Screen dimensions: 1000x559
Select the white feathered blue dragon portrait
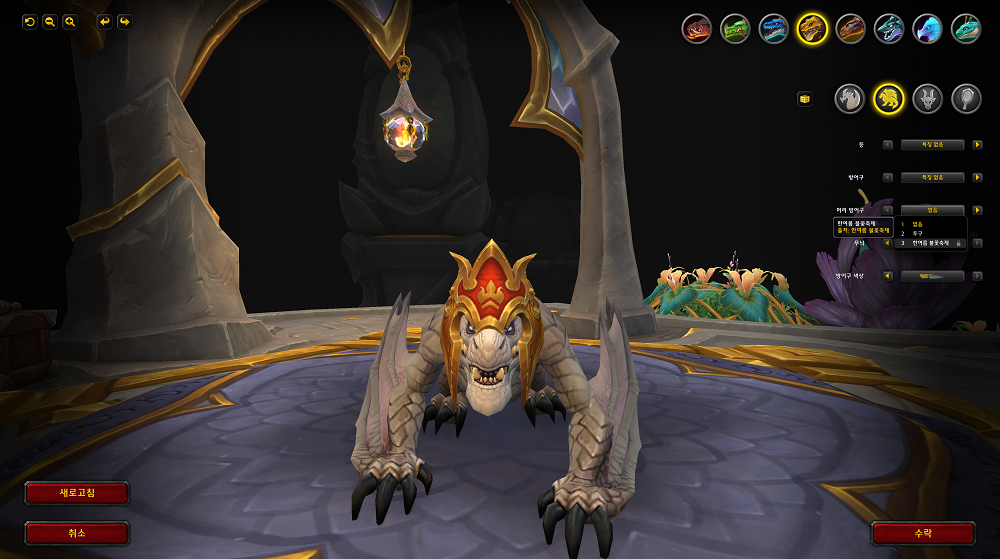pos(927,28)
